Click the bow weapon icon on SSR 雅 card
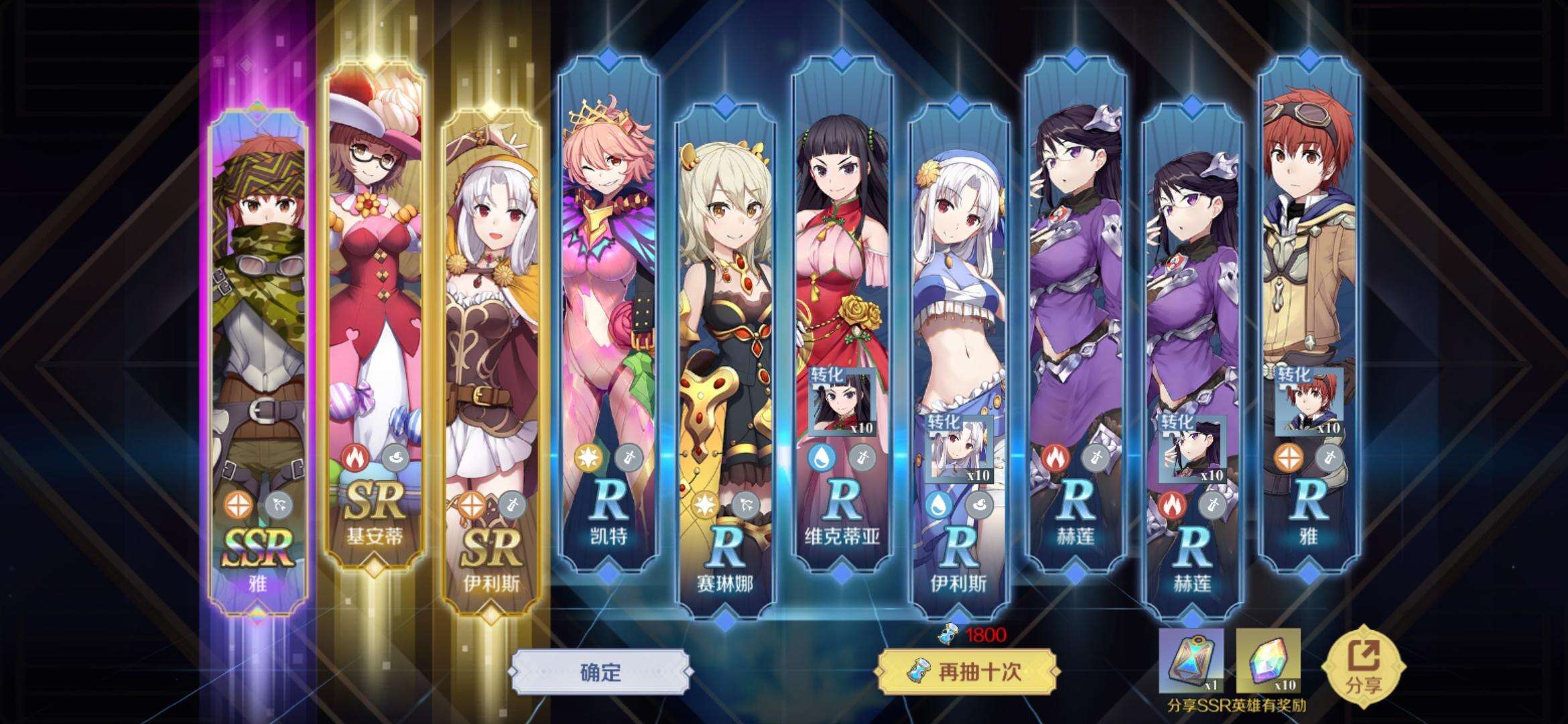This screenshot has height=724, width=1568. (277, 505)
